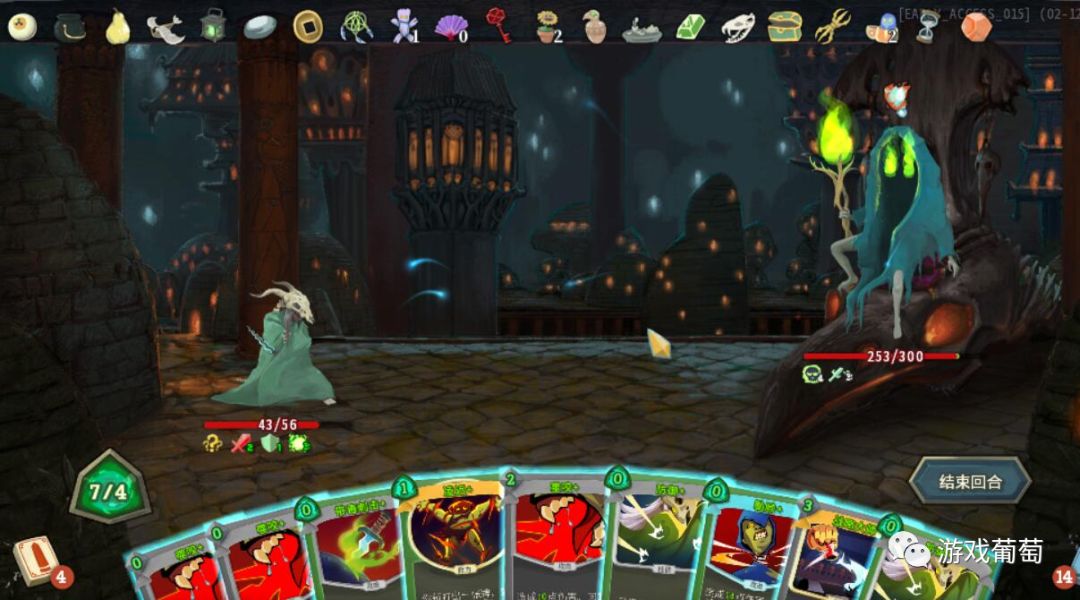View the dreamcatcher relic
Image resolution: width=1080 pixels, height=600 pixels.
[356, 26]
